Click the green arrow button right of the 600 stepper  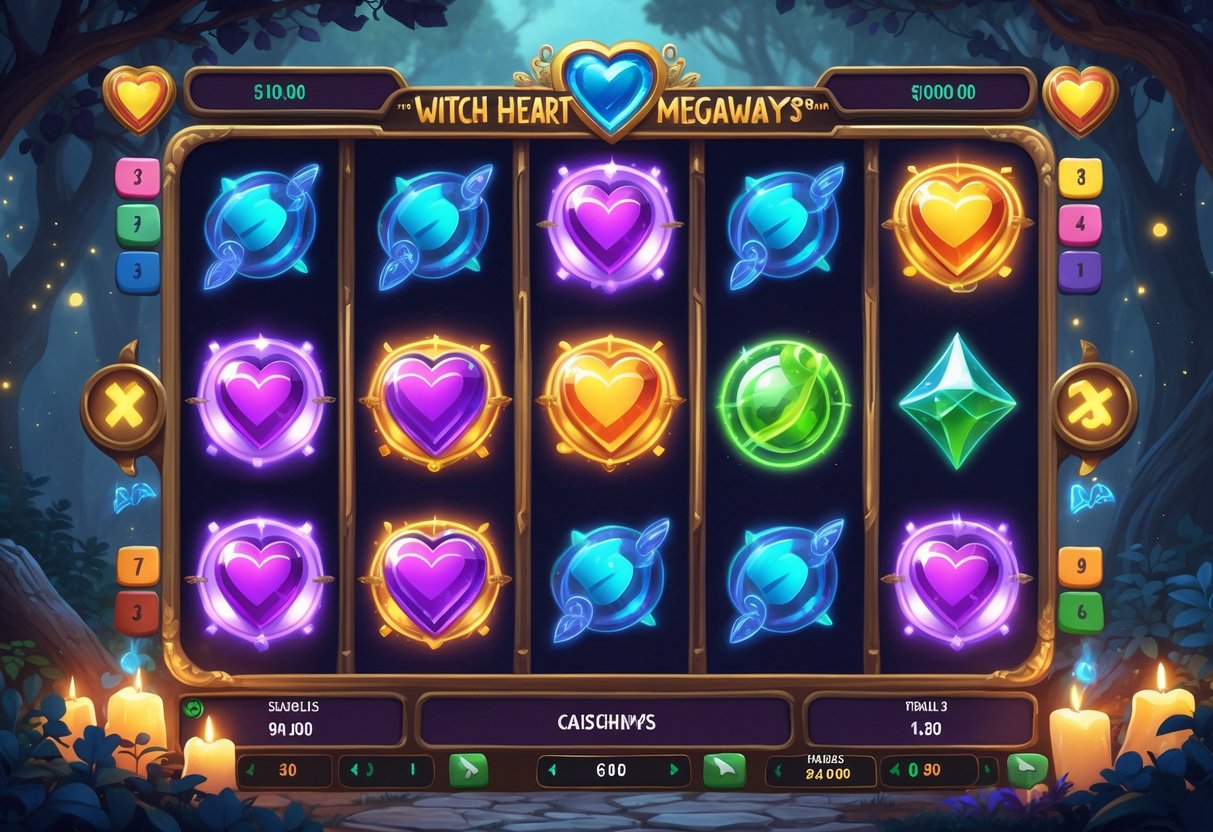724,770
